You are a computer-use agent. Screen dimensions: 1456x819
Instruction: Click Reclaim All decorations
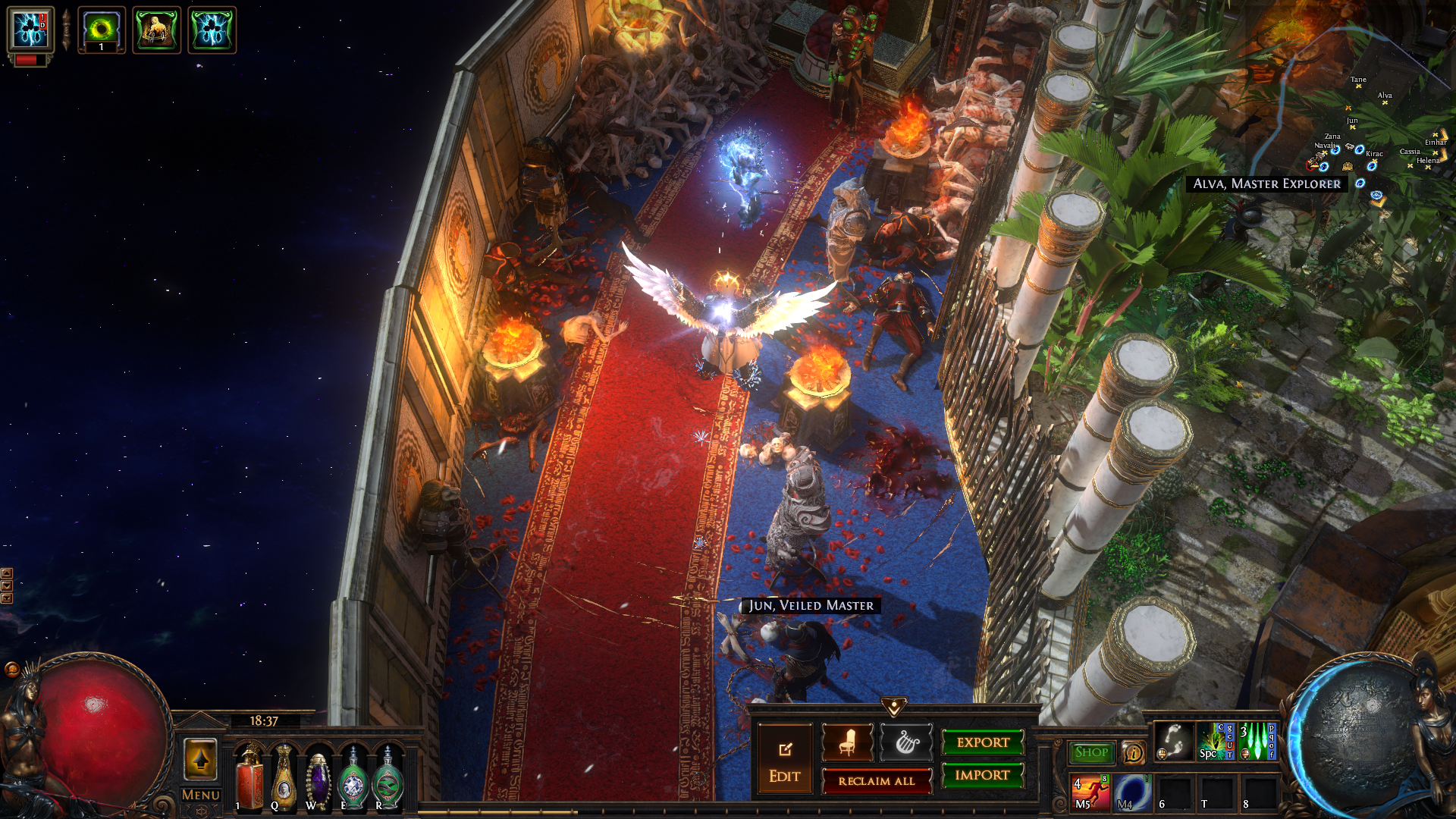876,781
